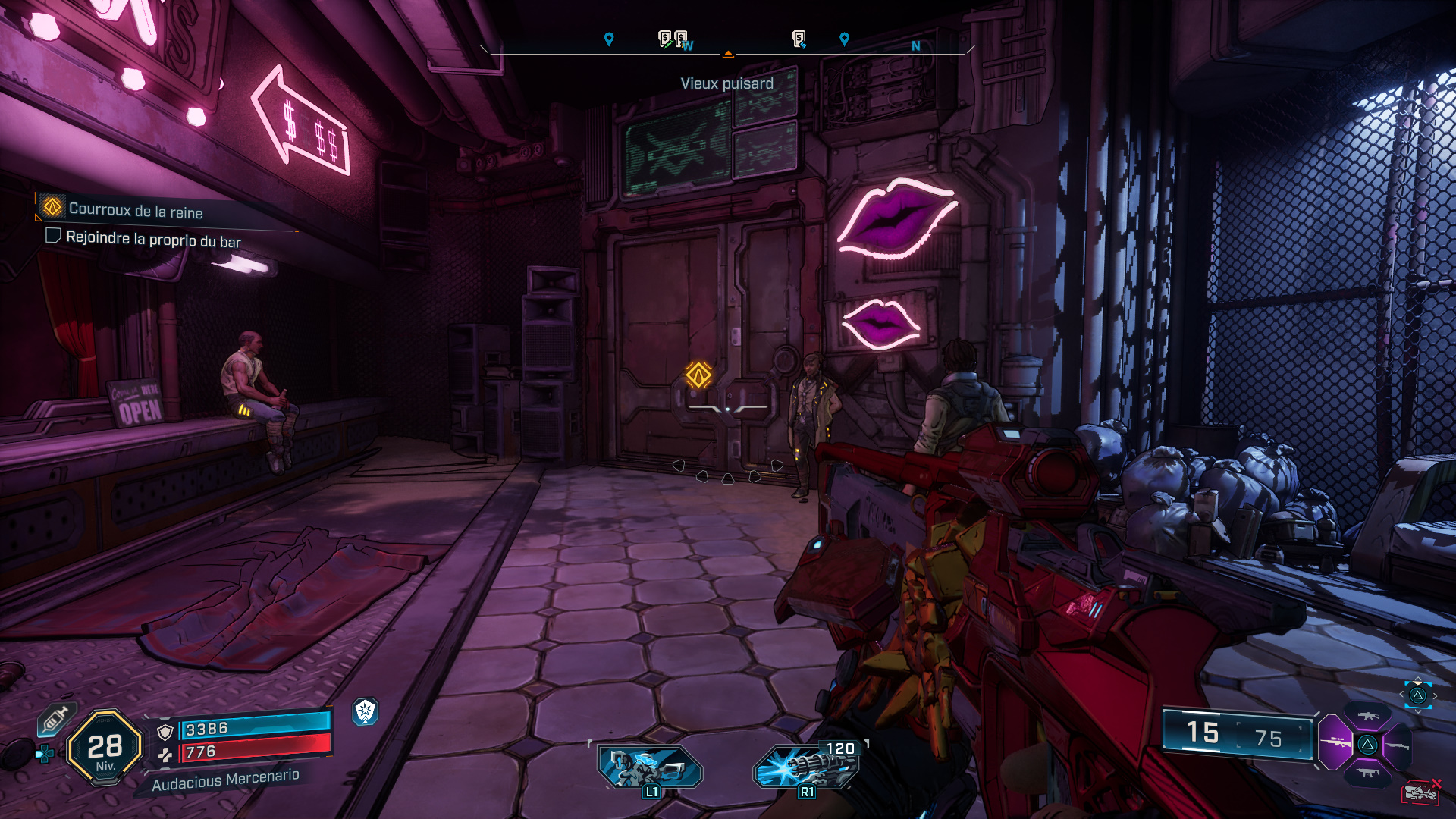Click the Rejoindre la proprio du bar objective

pyautogui.click(x=152, y=239)
